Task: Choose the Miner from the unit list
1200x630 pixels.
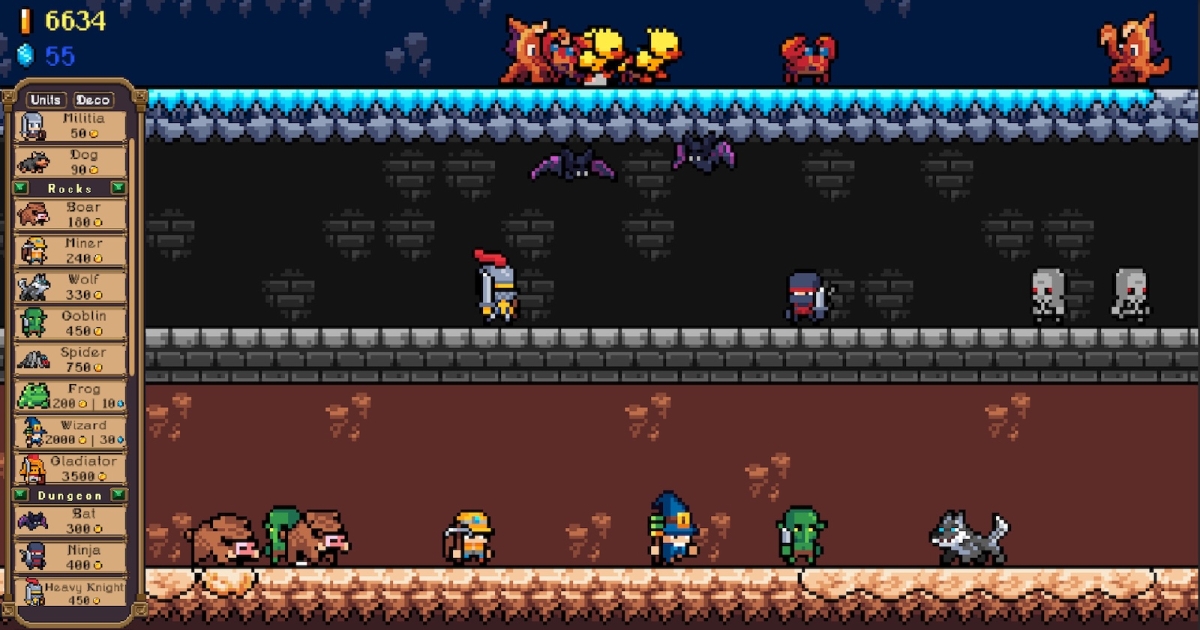Action: coord(70,250)
